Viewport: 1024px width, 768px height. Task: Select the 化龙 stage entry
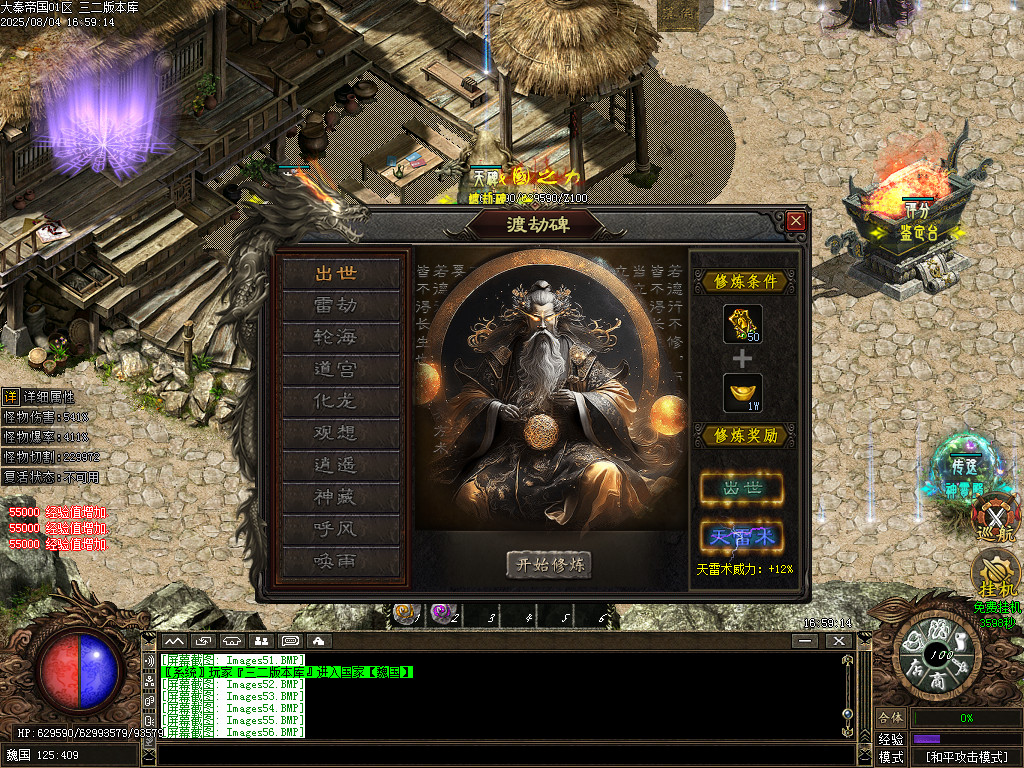[x=336, y=401]
